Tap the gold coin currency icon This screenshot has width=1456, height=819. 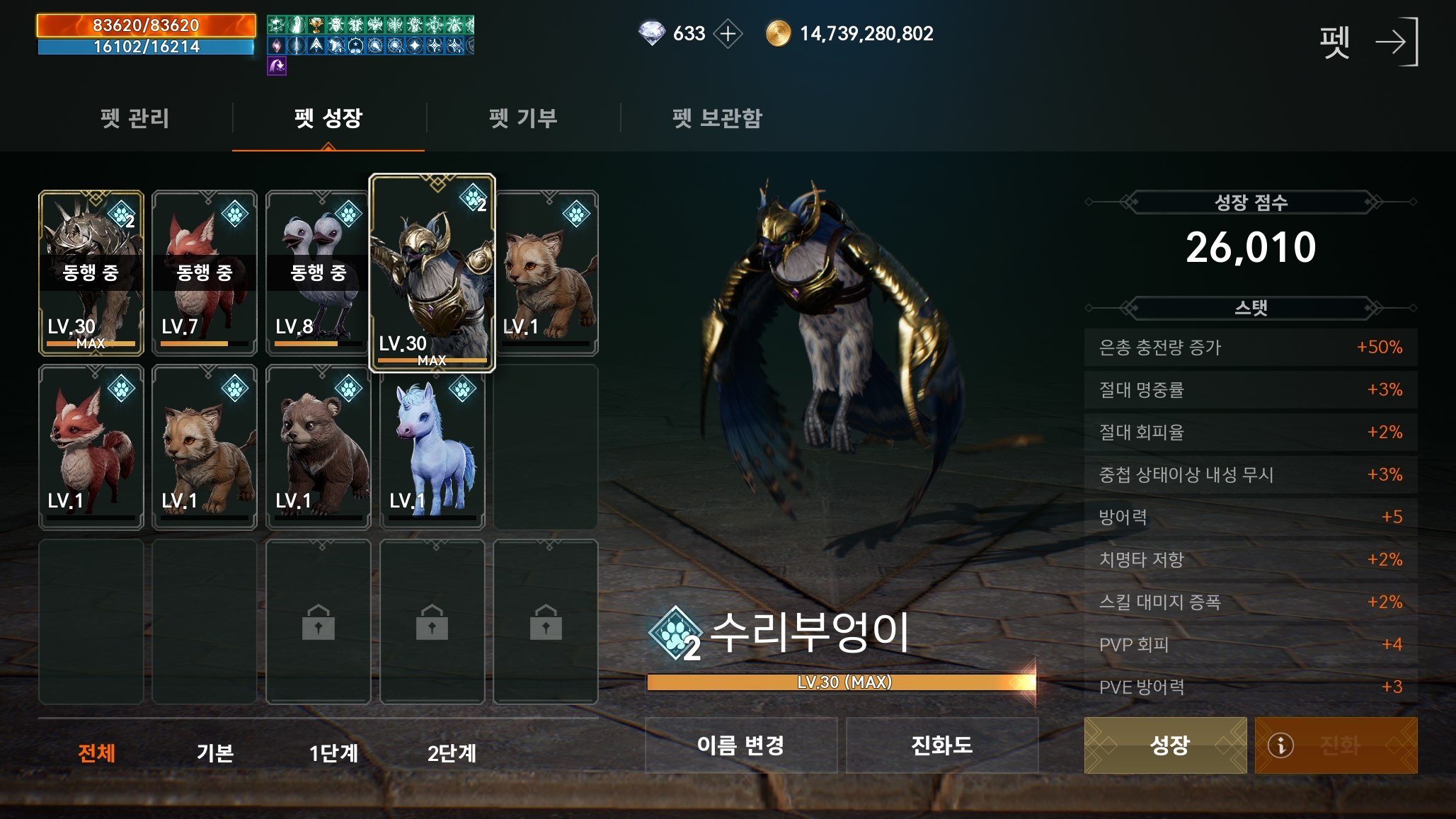[779, 33]
